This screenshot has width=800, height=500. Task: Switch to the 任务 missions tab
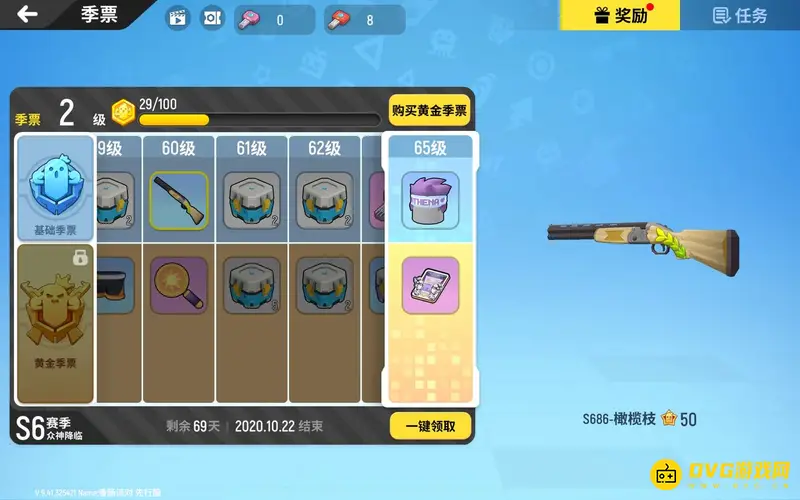point(740,15)
